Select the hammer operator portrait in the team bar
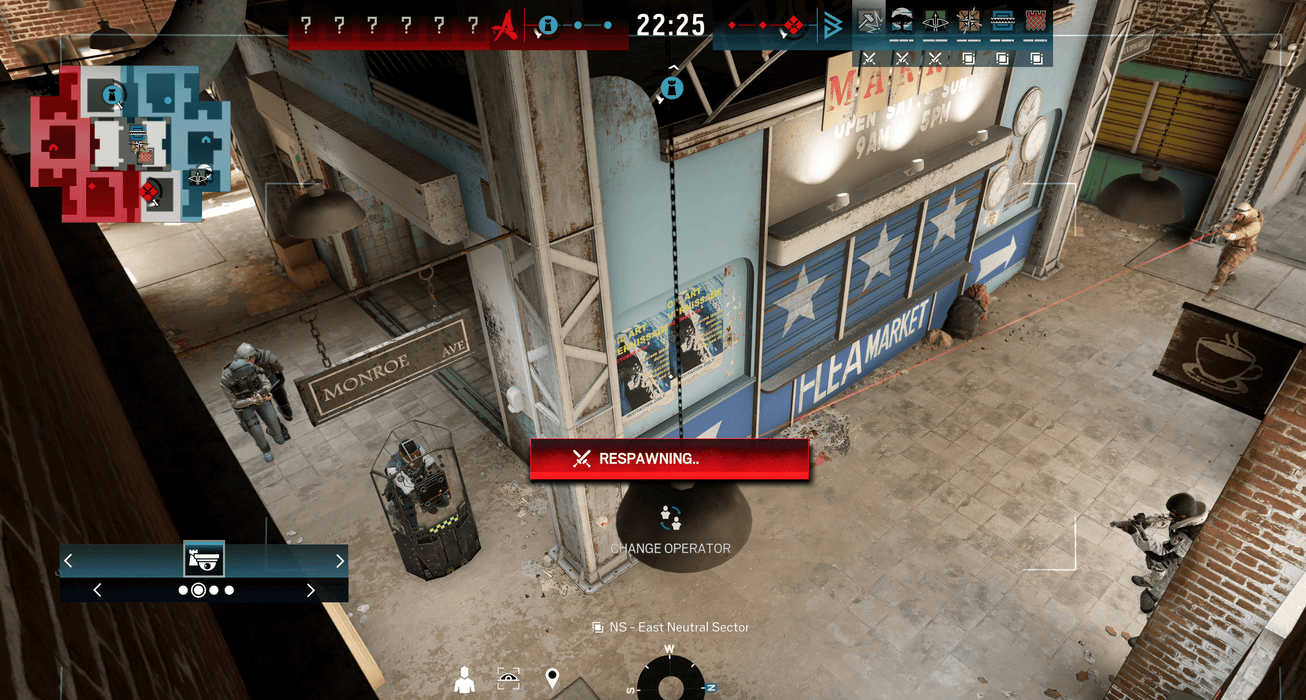 [x=869, y=22]
